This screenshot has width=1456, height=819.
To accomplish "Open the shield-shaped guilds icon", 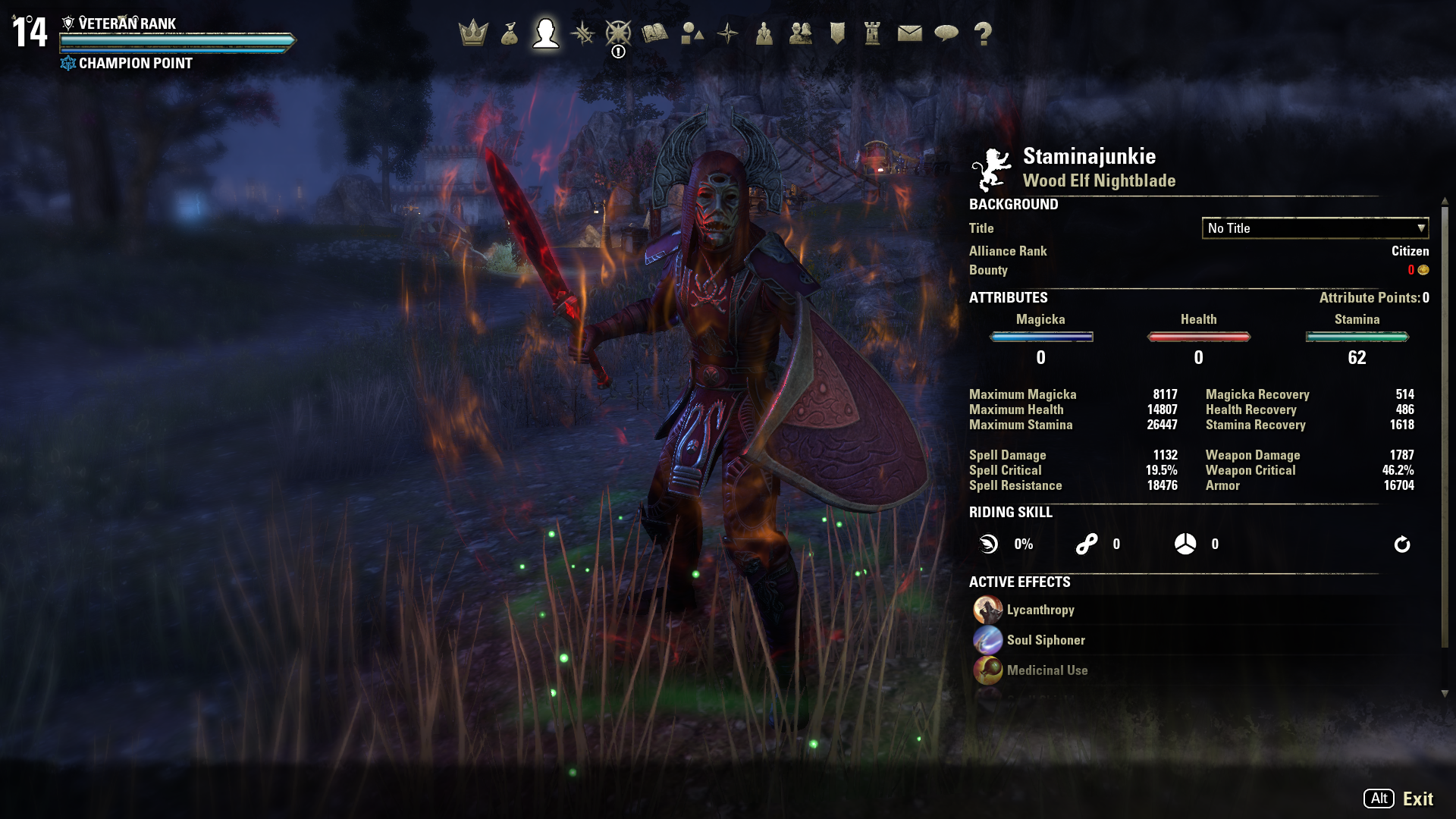I will pos(837,33).
